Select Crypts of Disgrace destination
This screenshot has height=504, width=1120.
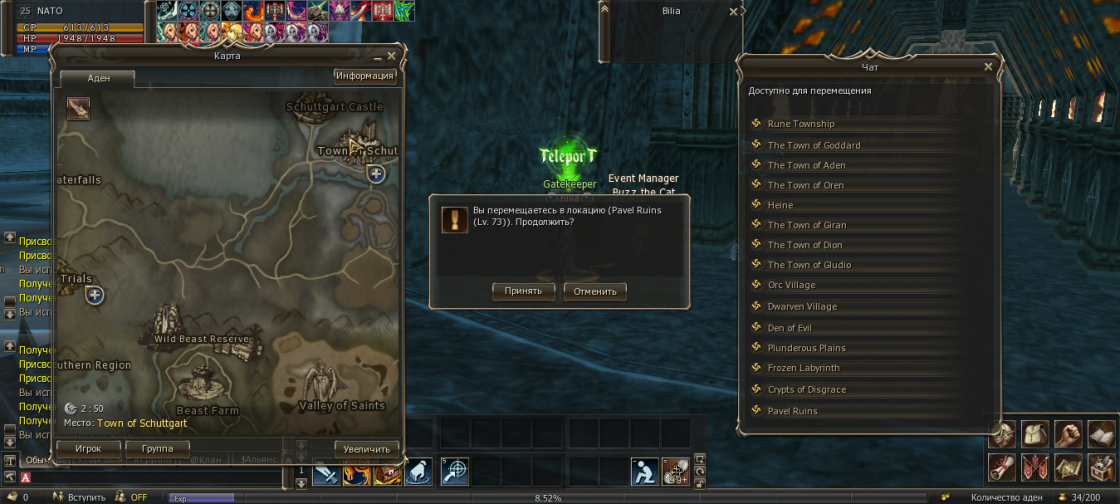coord(806,390)
